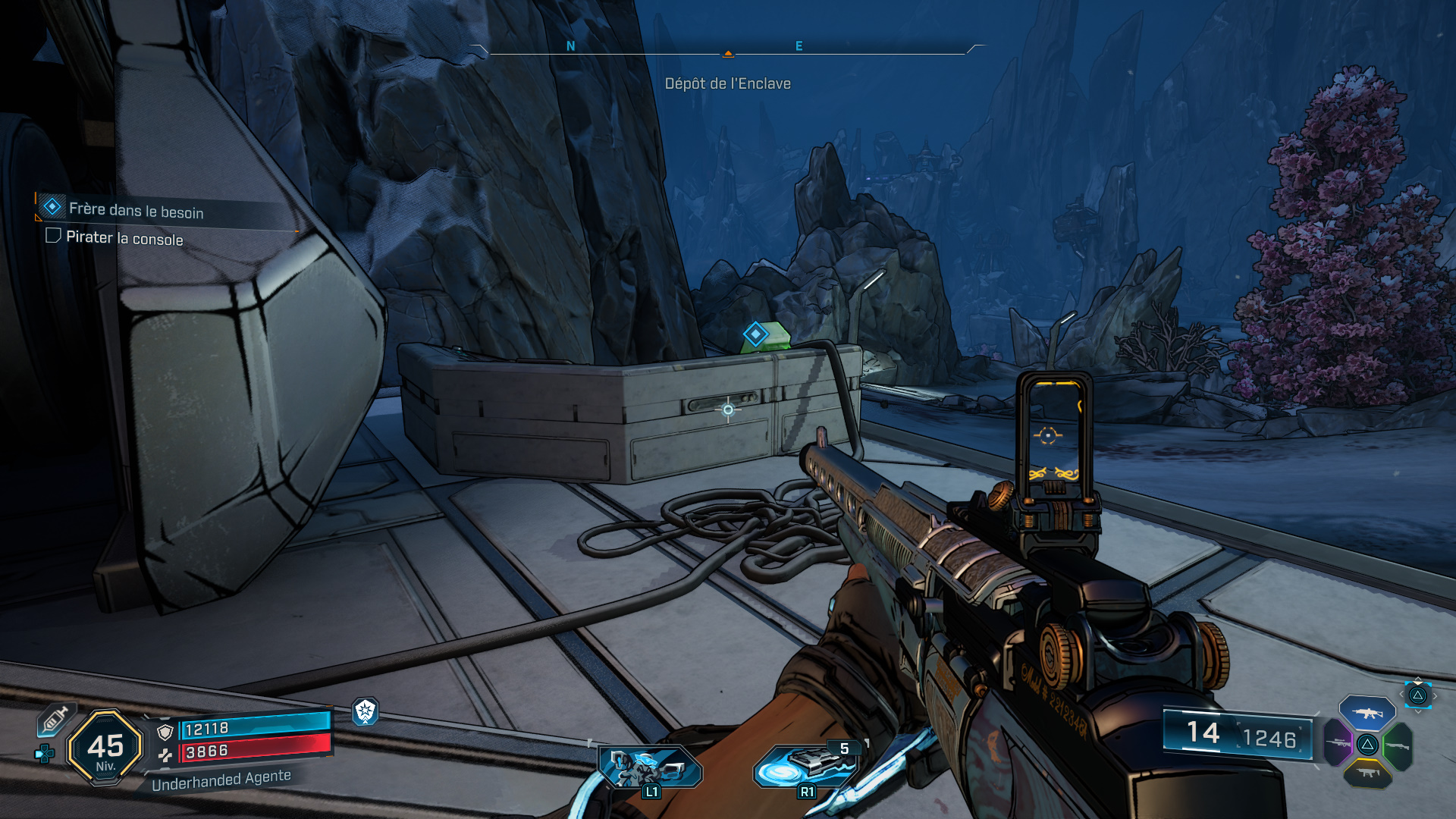Select the tracked quest "Frère dans le besoin"
Viewport: 1456px width, 819px height.
coord(136,210)
